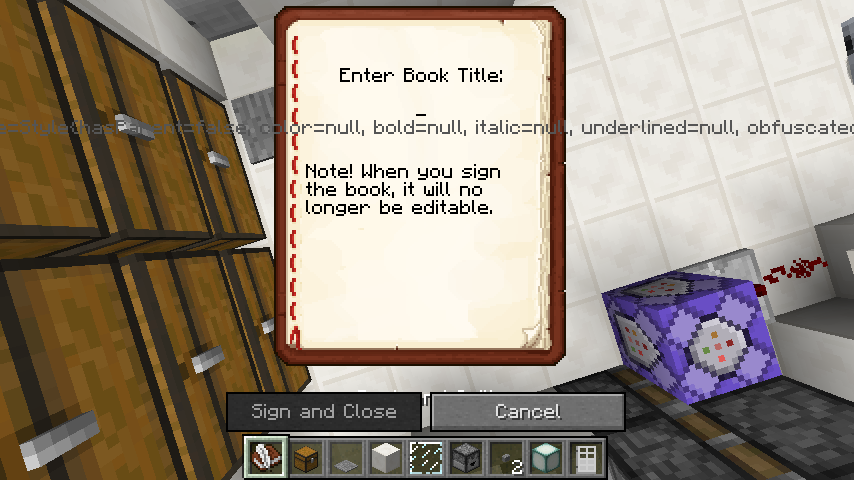Viewport: 854px width, 480px height.
Task: Select the book and quill hotbar slot
Action: click(x=265, y=459)
